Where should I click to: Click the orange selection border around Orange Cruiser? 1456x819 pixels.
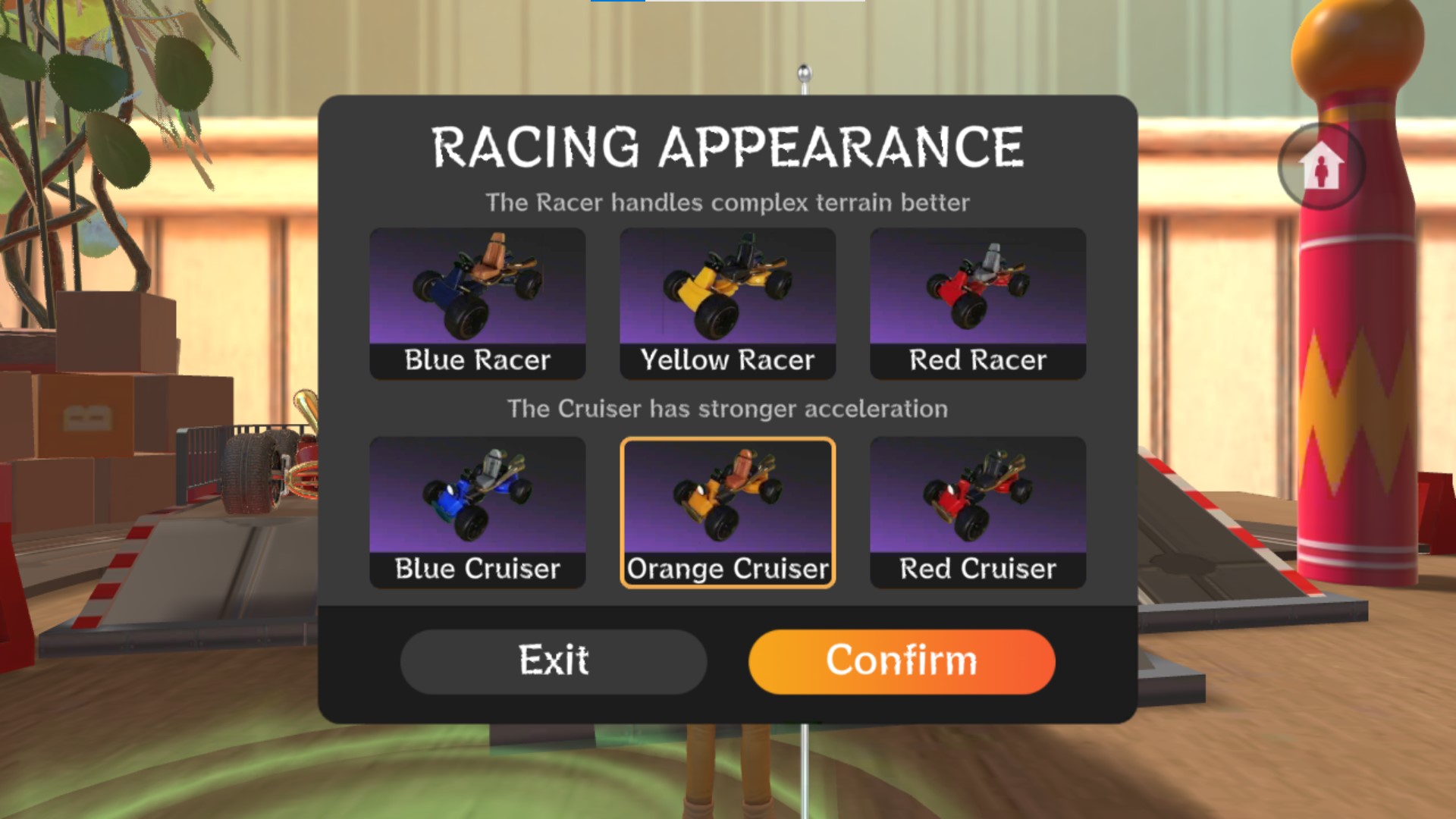pyautogui.click(x=726, y=438)
